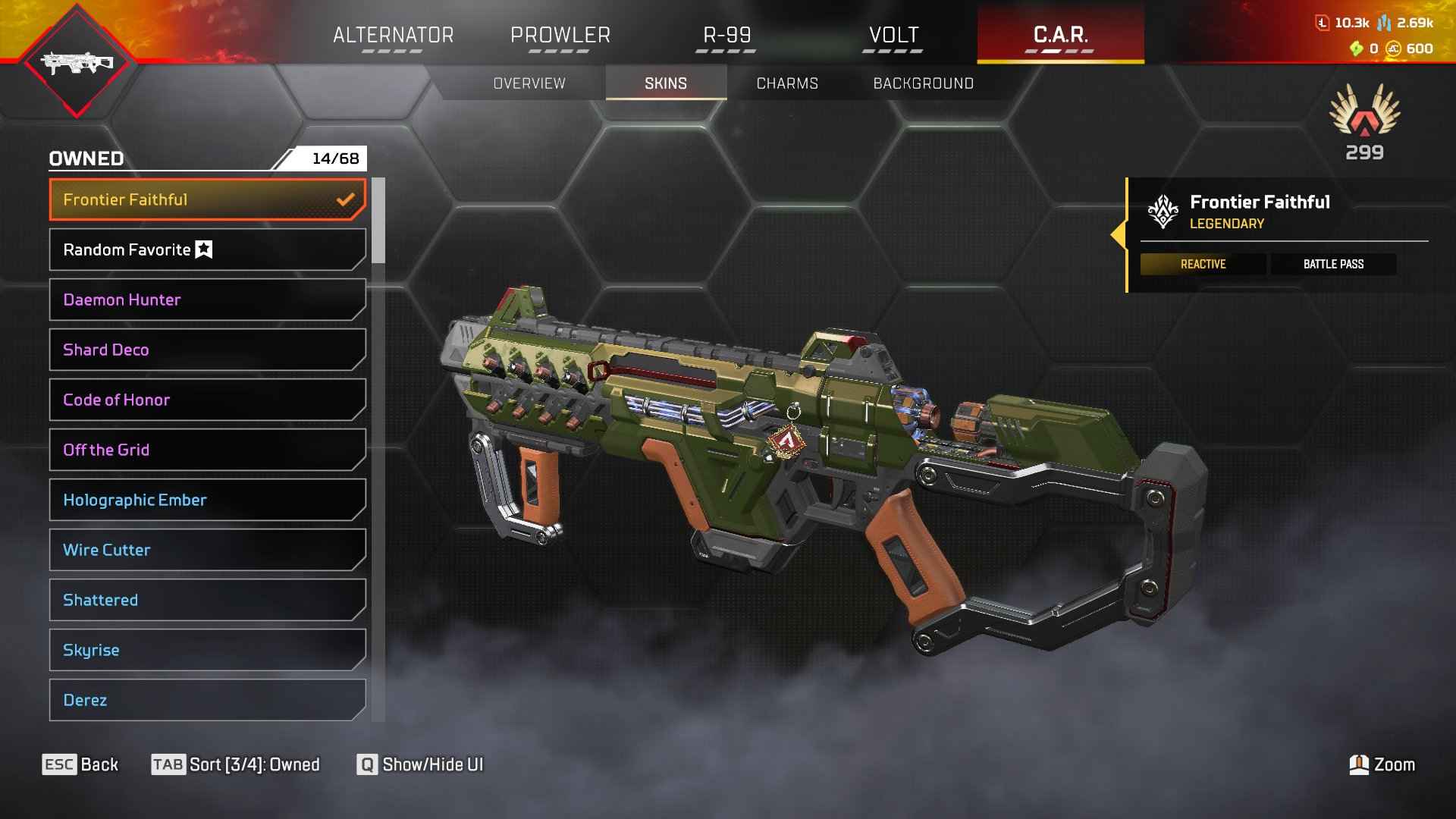Click the skin list scrollbar
Screen dimensions: 1456x819
[378, 221]
